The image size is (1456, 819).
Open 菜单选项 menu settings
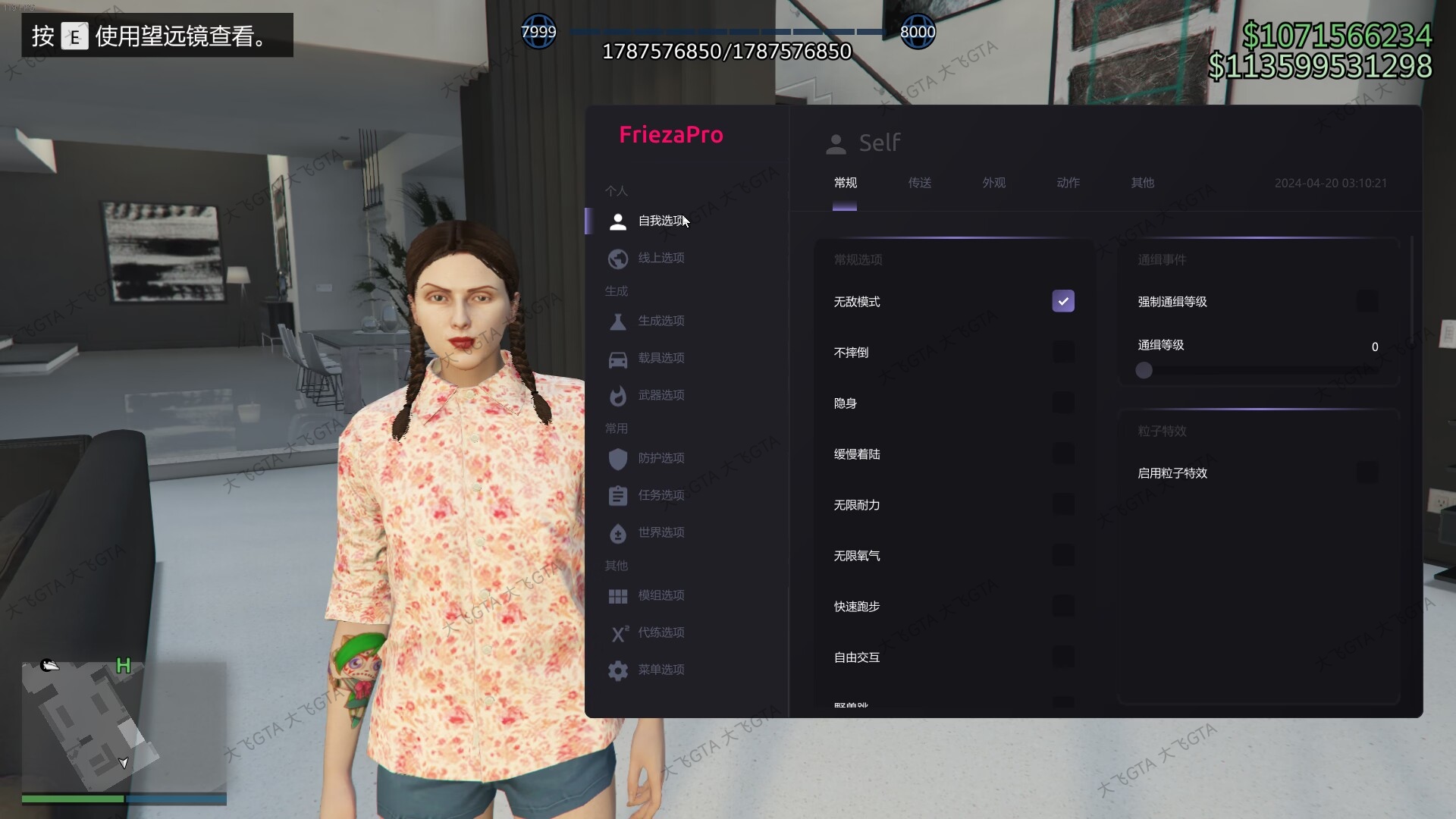[x=661, y=670]
